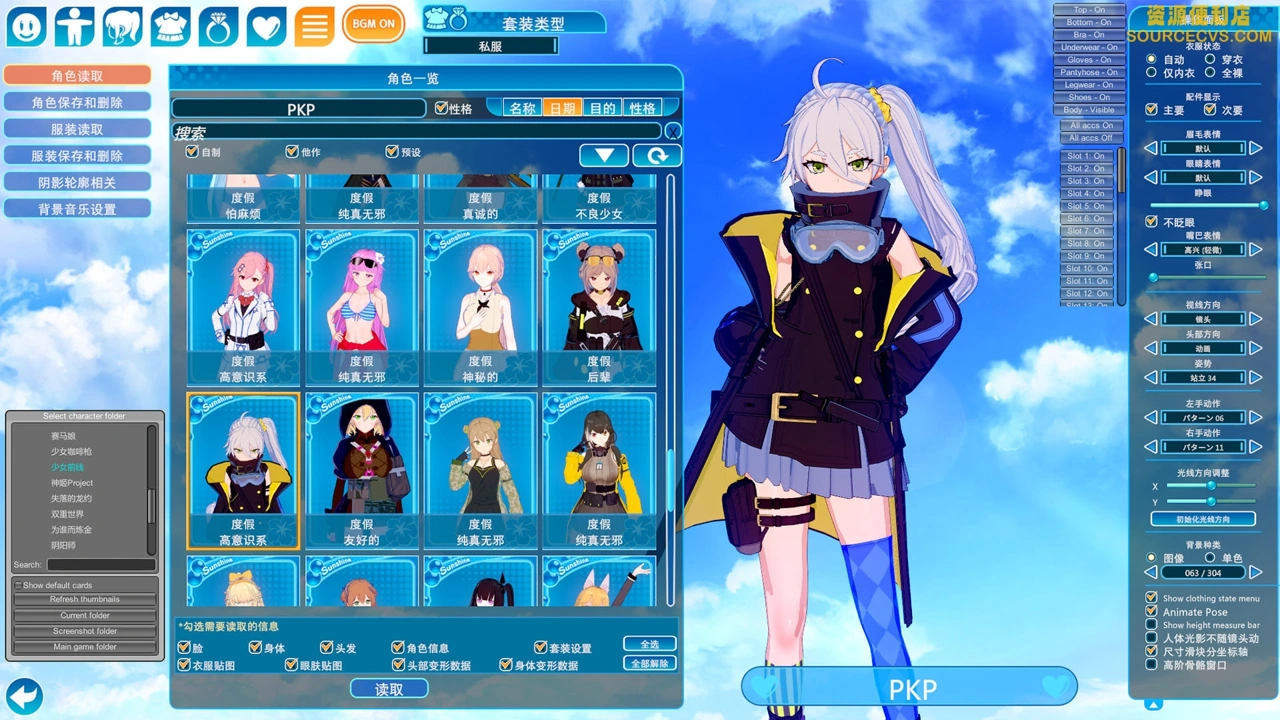Open the 背景音乐设置 menu
1280x720 pixels.
point(77,210)
